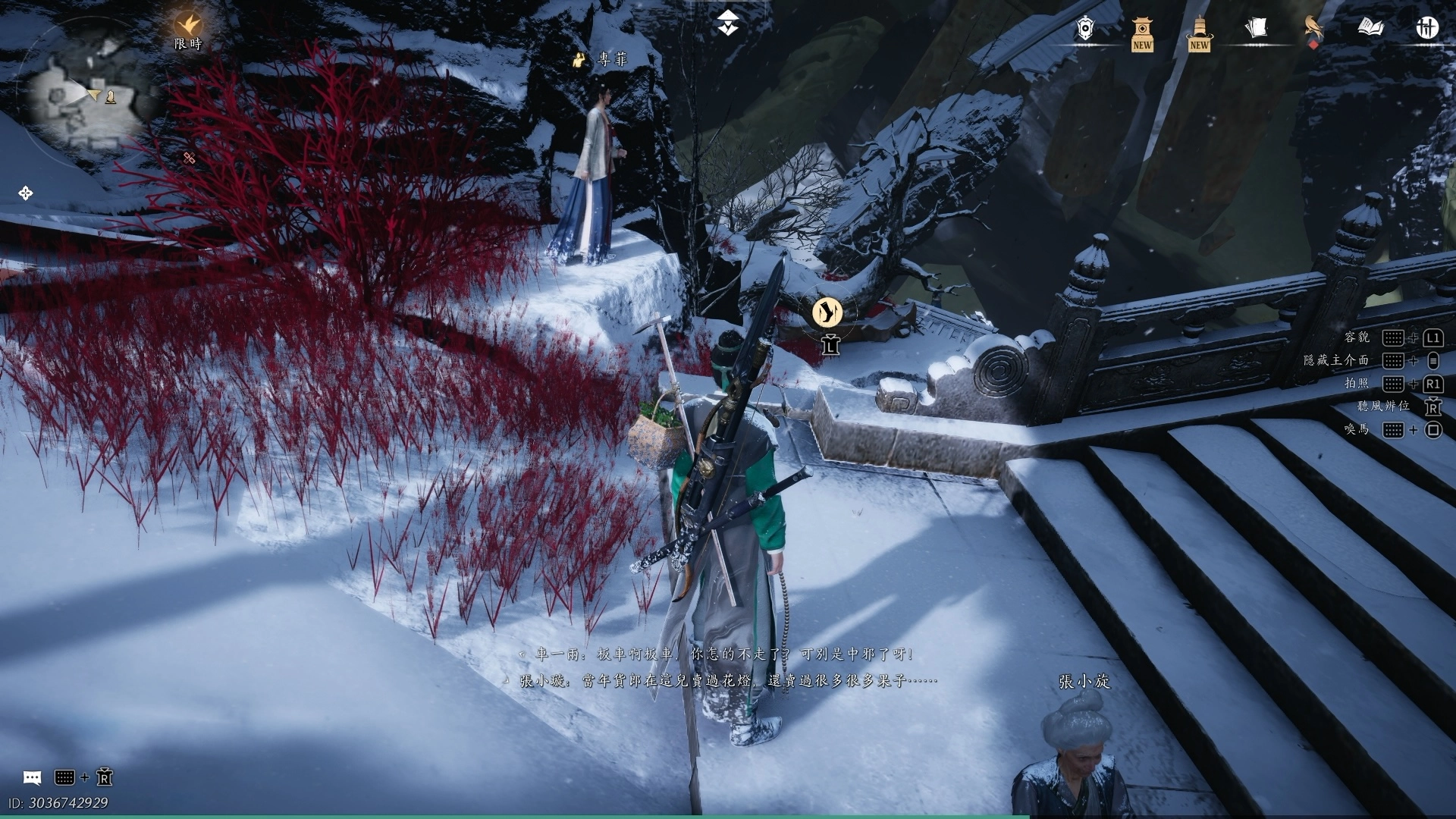Open the chat speech bubble icon
The width and height of the screenshot is (1456, 819).
pyautogui.click(x=32, y=777)
